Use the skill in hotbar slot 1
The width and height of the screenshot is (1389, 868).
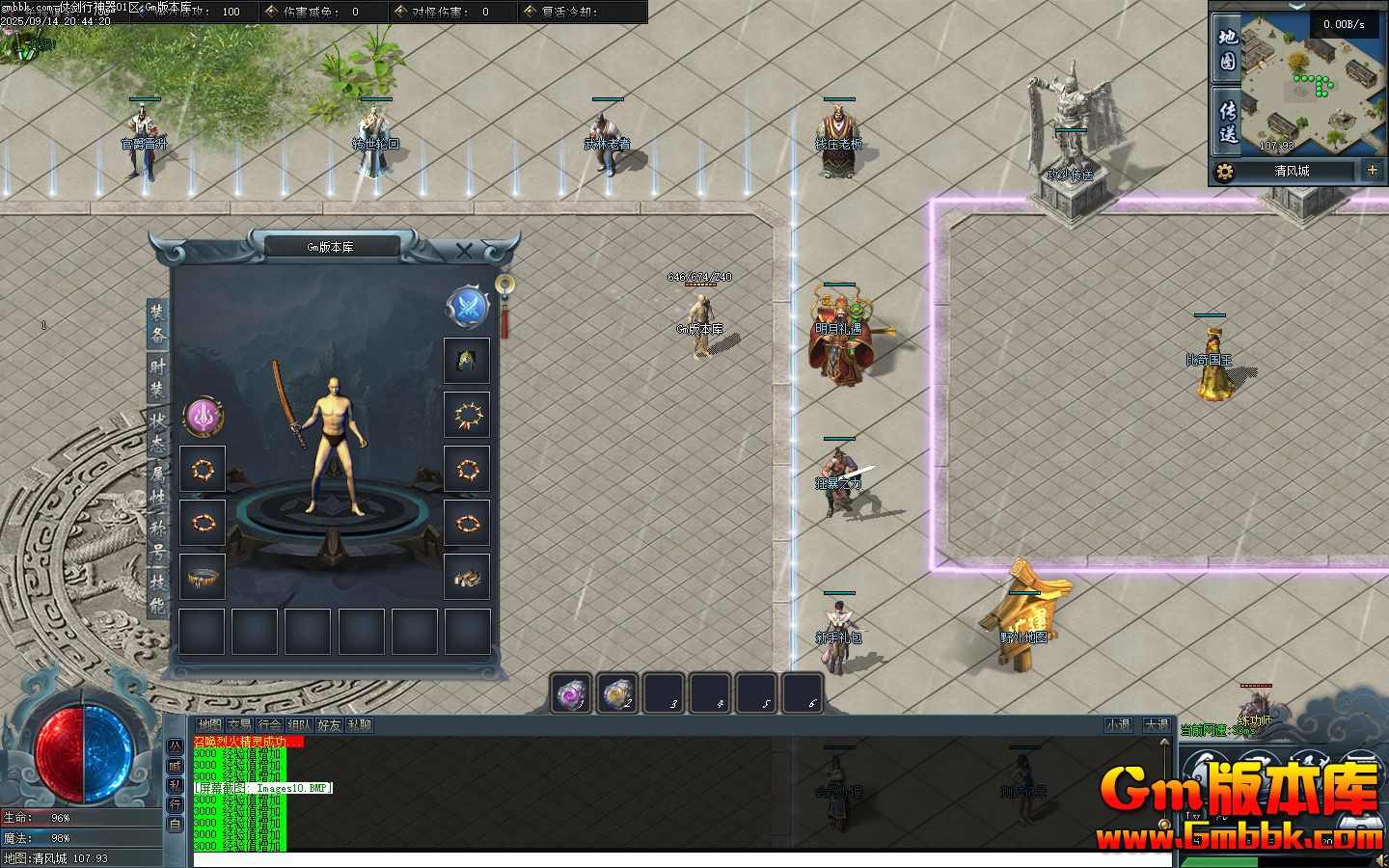point(571,693)
